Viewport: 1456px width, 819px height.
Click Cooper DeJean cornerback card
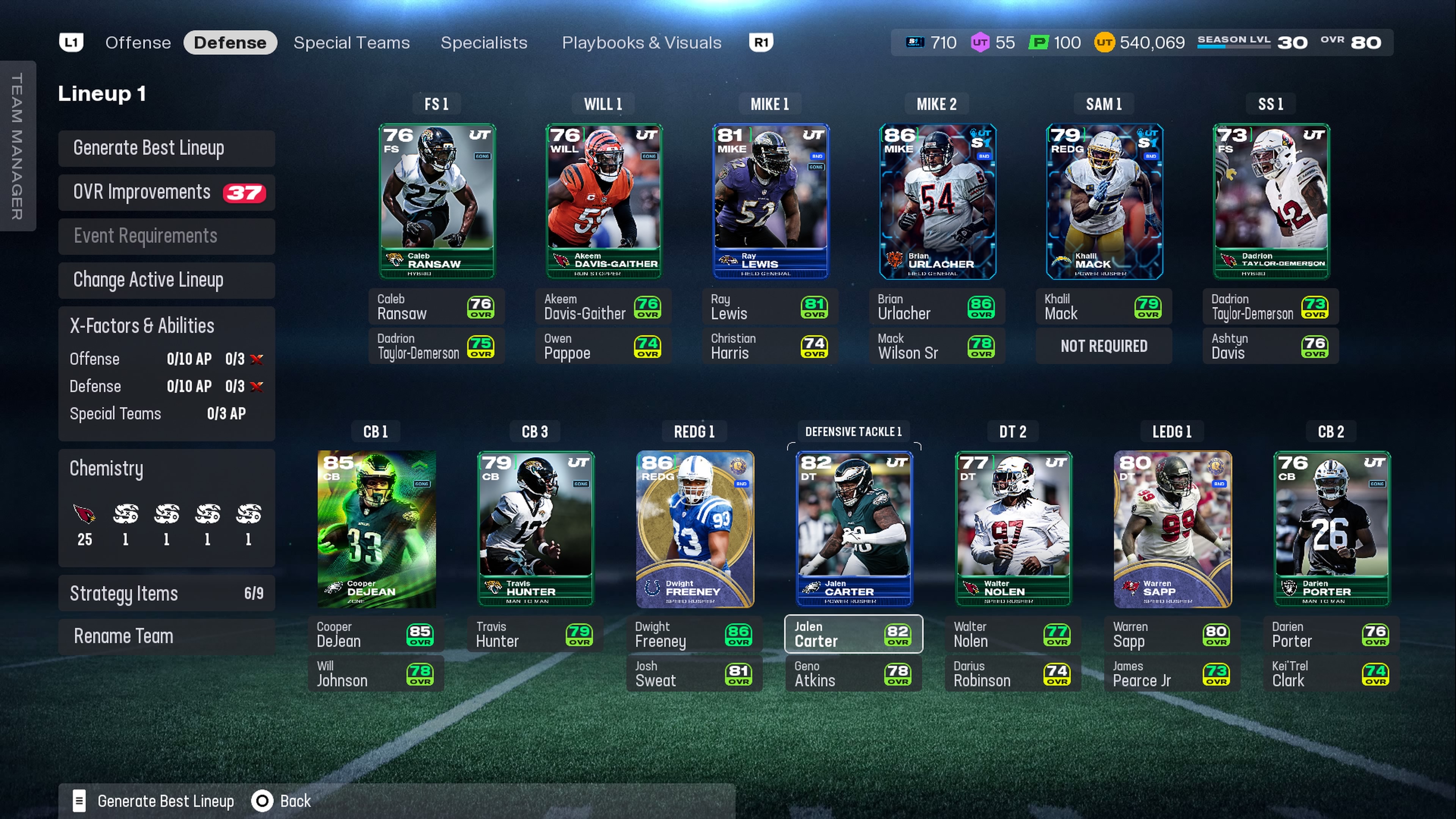click(x=377, y=529)
